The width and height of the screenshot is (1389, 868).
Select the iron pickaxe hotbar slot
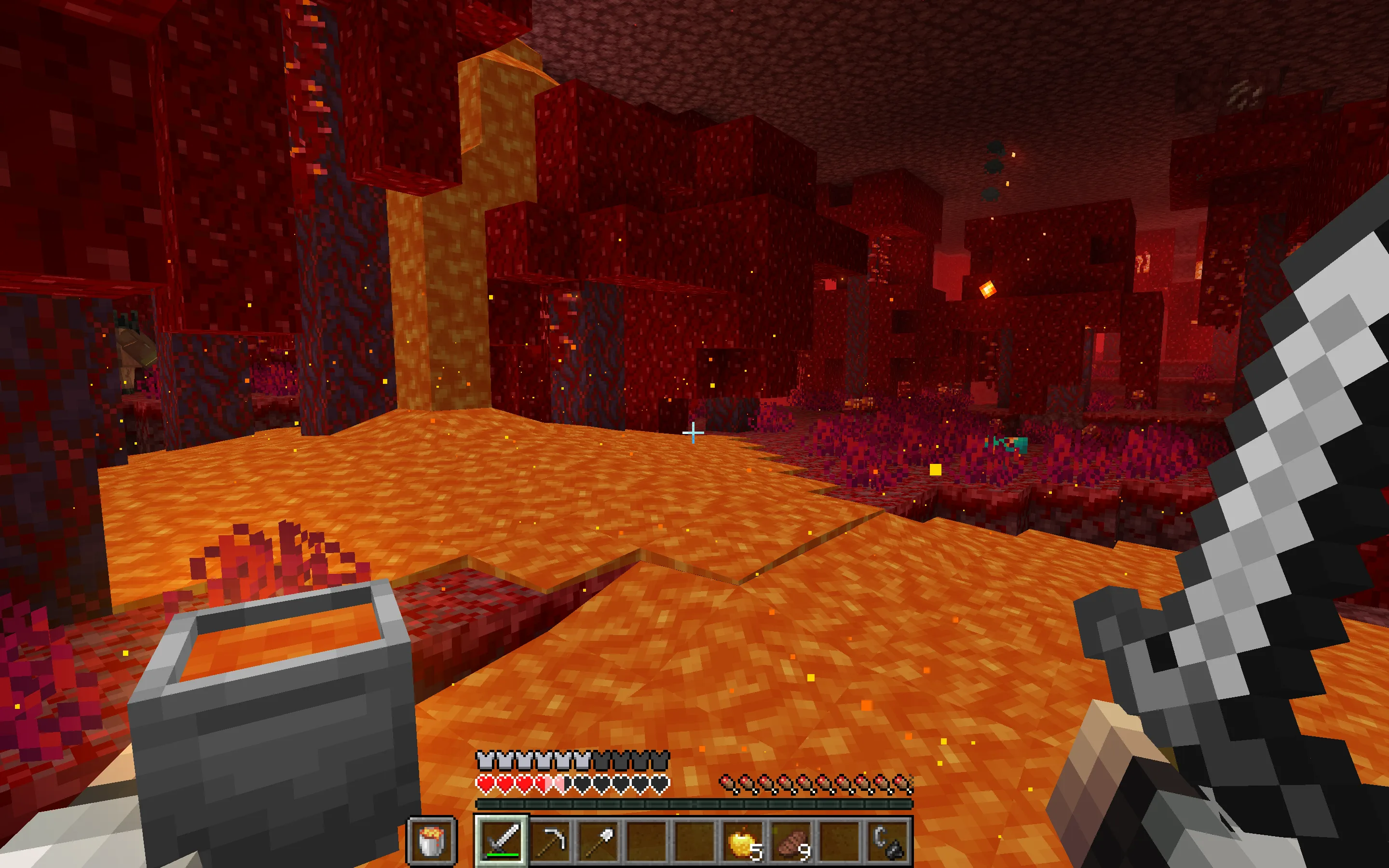click(550, 841)
